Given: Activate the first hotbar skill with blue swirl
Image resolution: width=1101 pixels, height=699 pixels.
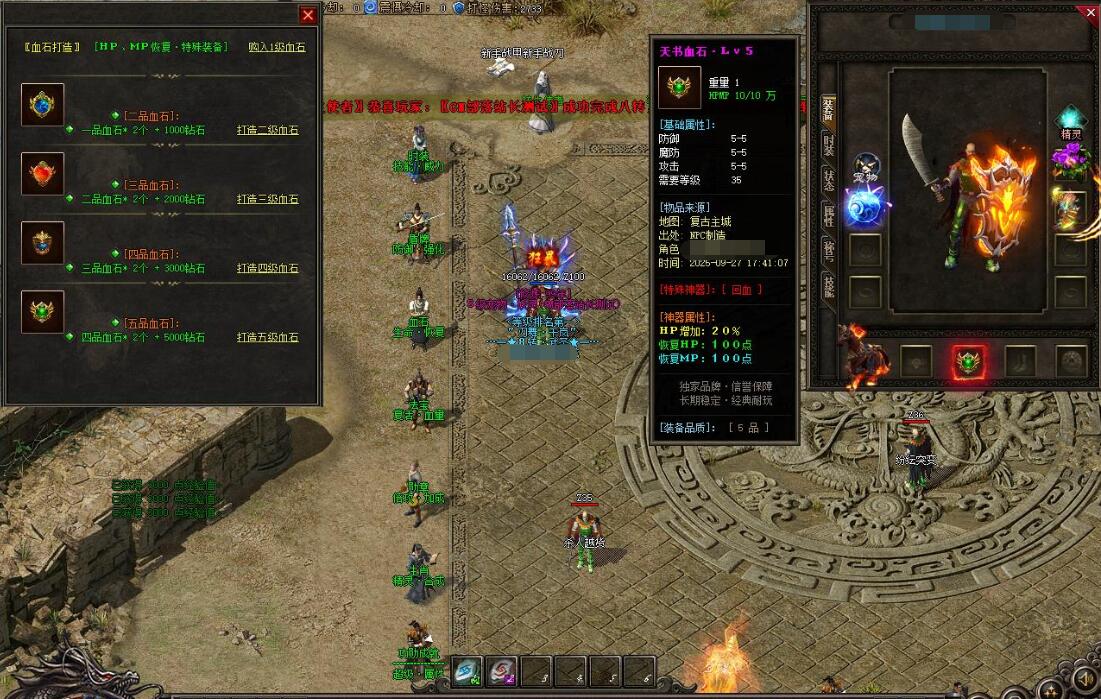Looking at the screenshot, I should [x=468, y=671].
